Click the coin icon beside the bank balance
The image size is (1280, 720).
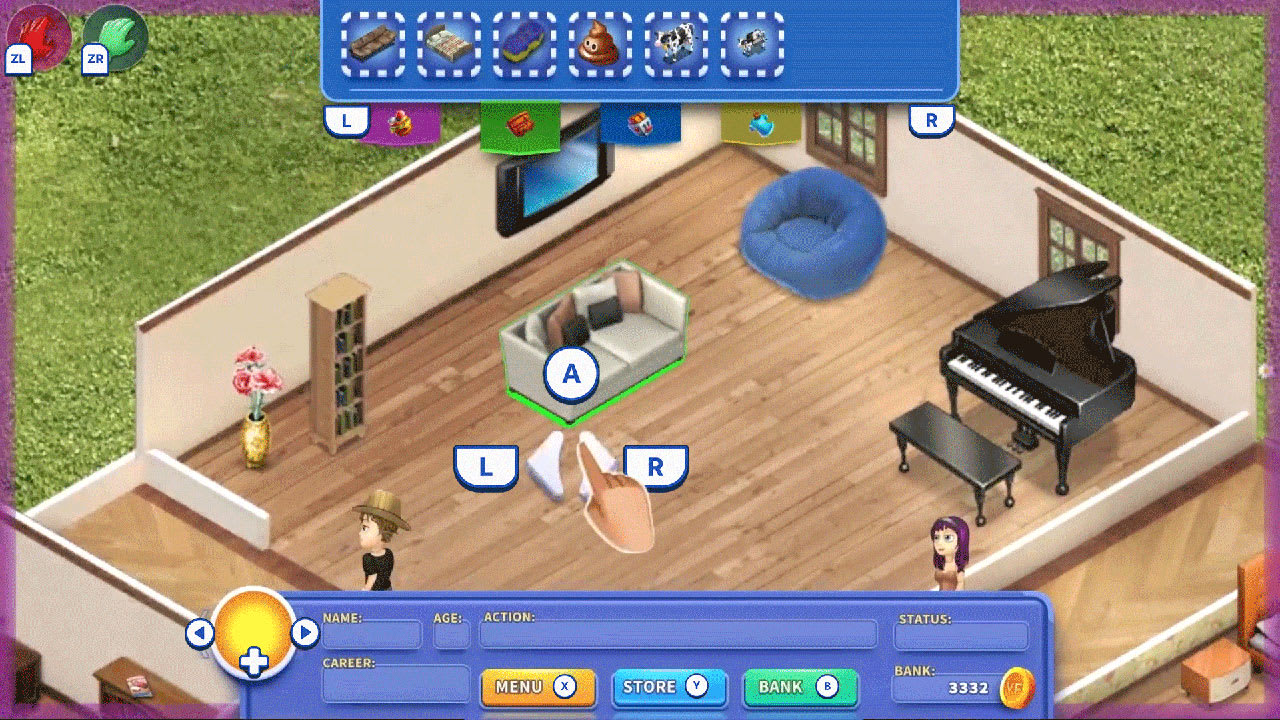[1016, 686]
